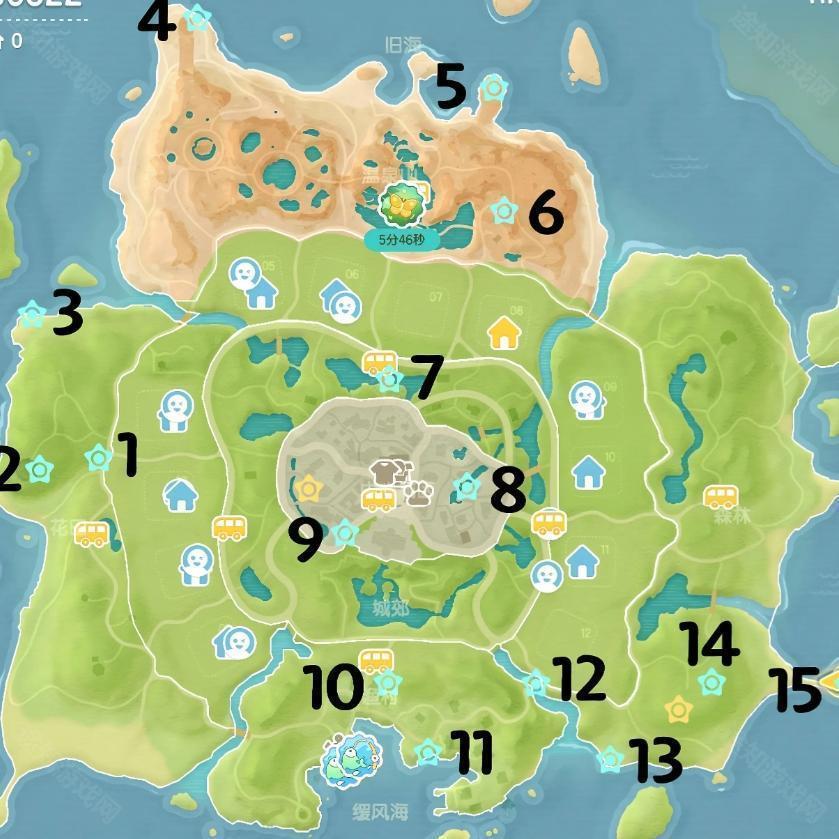839x839 pixels.
Task: Click the teal star marker left of number 12
Action: tap(537, 684)
